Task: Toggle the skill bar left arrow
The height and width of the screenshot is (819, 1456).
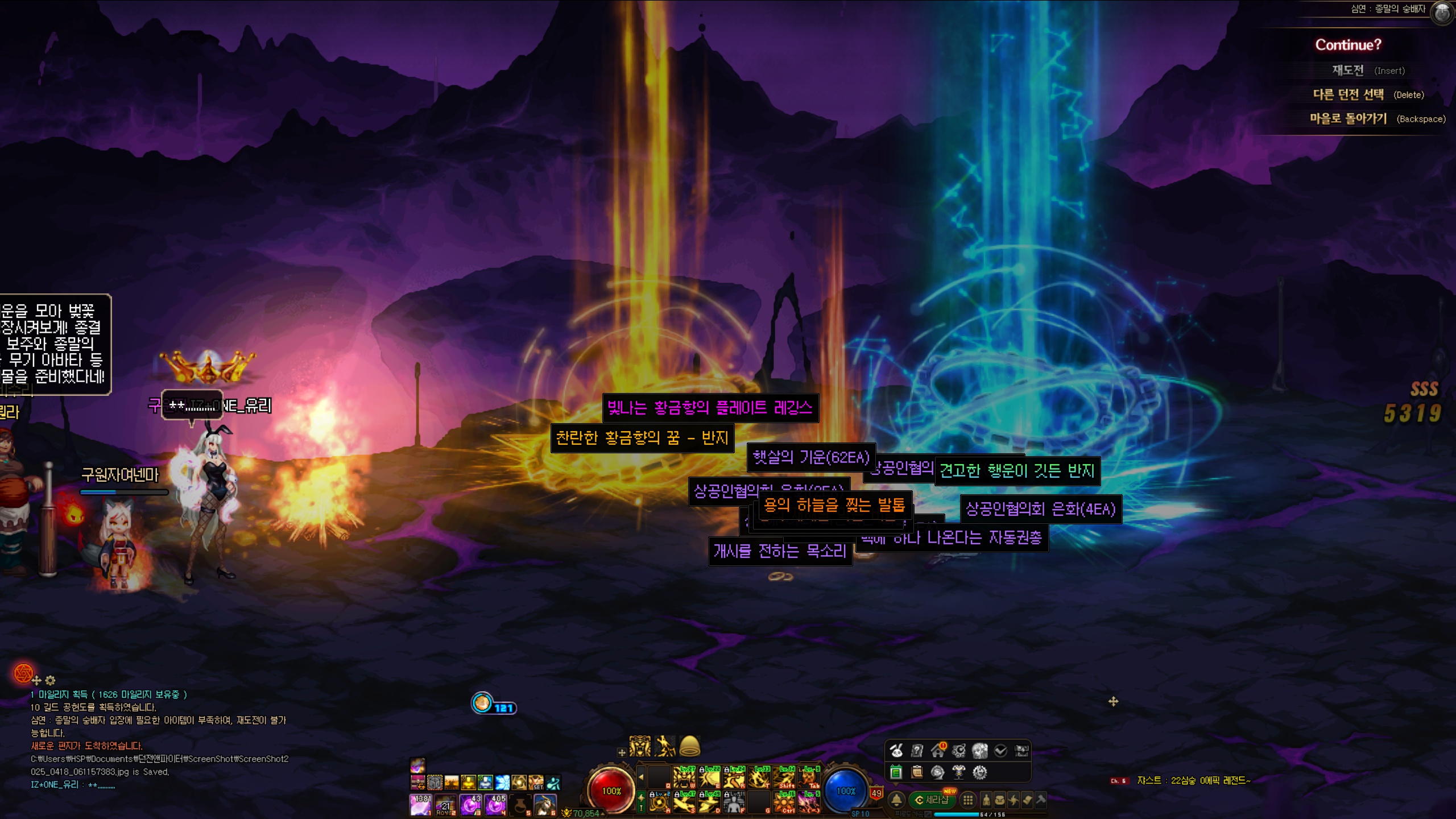Action: pos(641,777)
